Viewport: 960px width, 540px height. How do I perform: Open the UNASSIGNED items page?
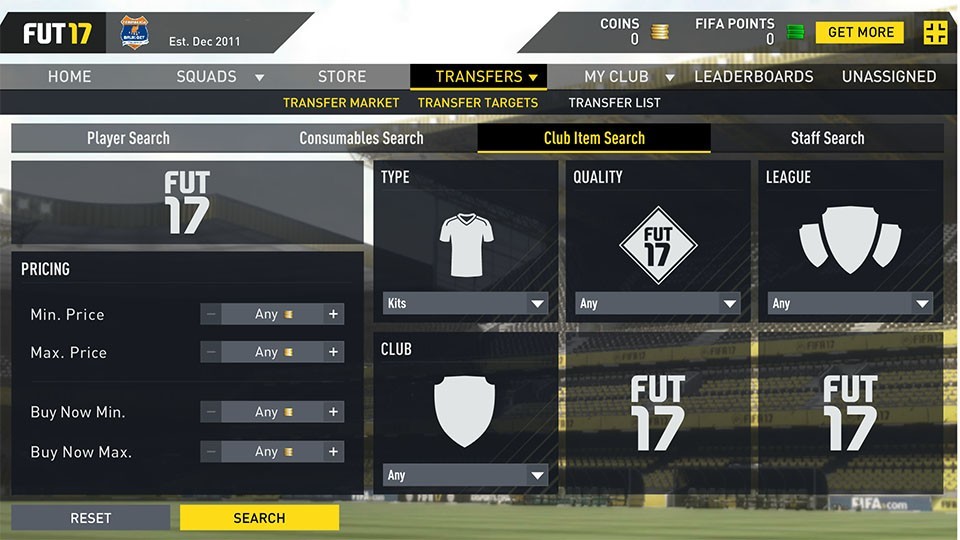pos(889,77)
